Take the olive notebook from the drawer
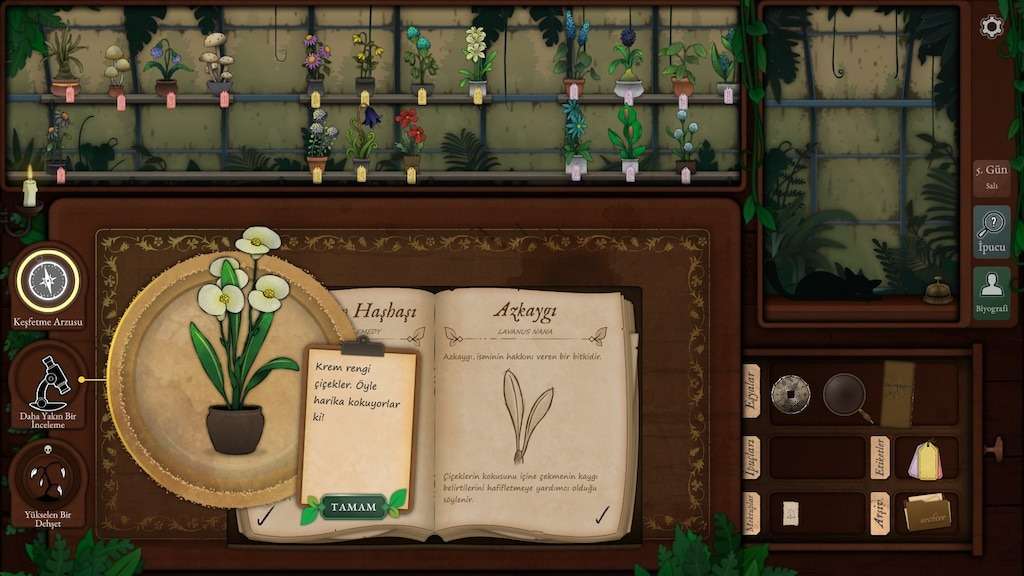The width and height of the screenshot is (1024, 576). pos(897,393)
